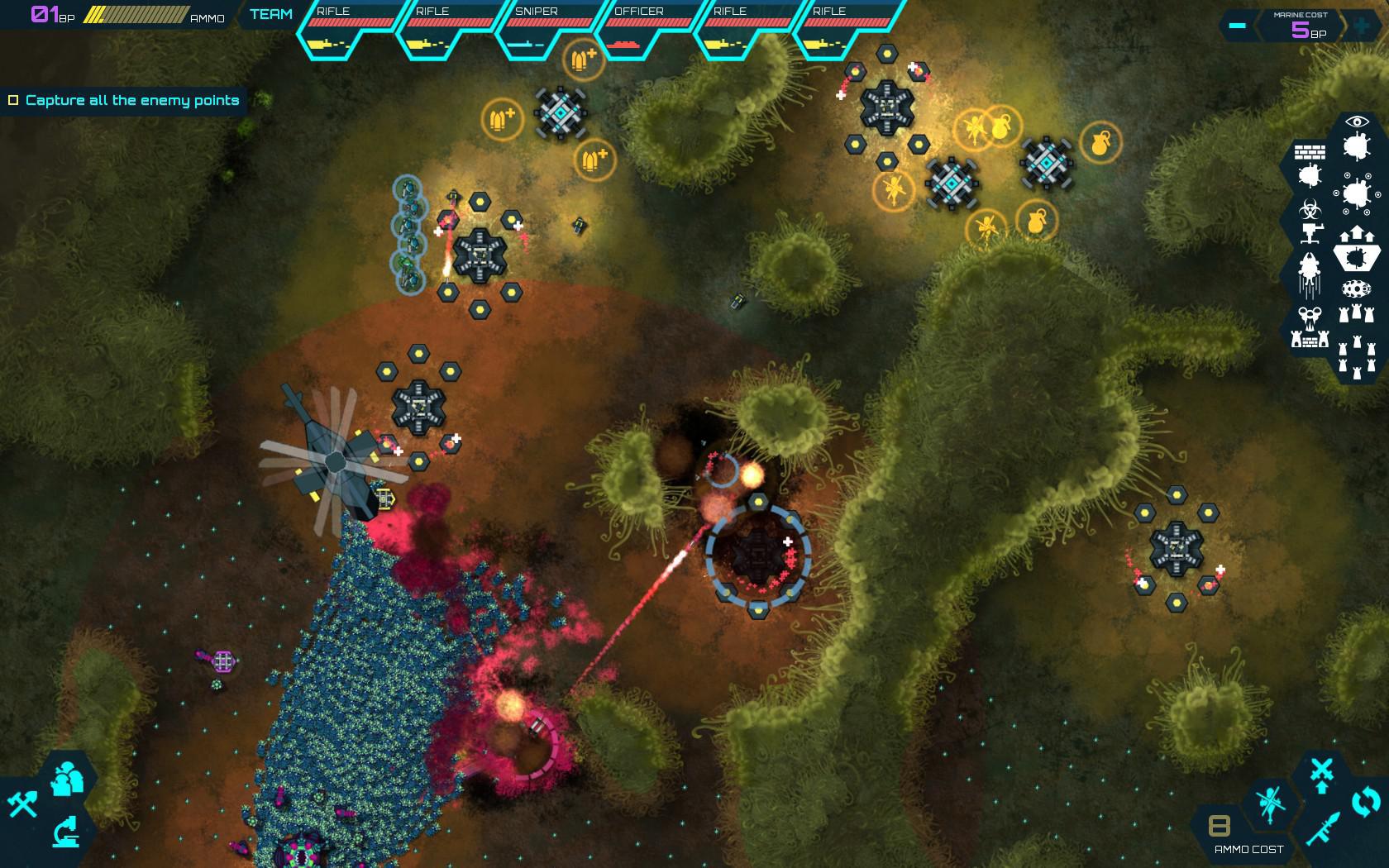
Task: Click the Capture all the enemy points objective text
Action: [x=132, y=100]
